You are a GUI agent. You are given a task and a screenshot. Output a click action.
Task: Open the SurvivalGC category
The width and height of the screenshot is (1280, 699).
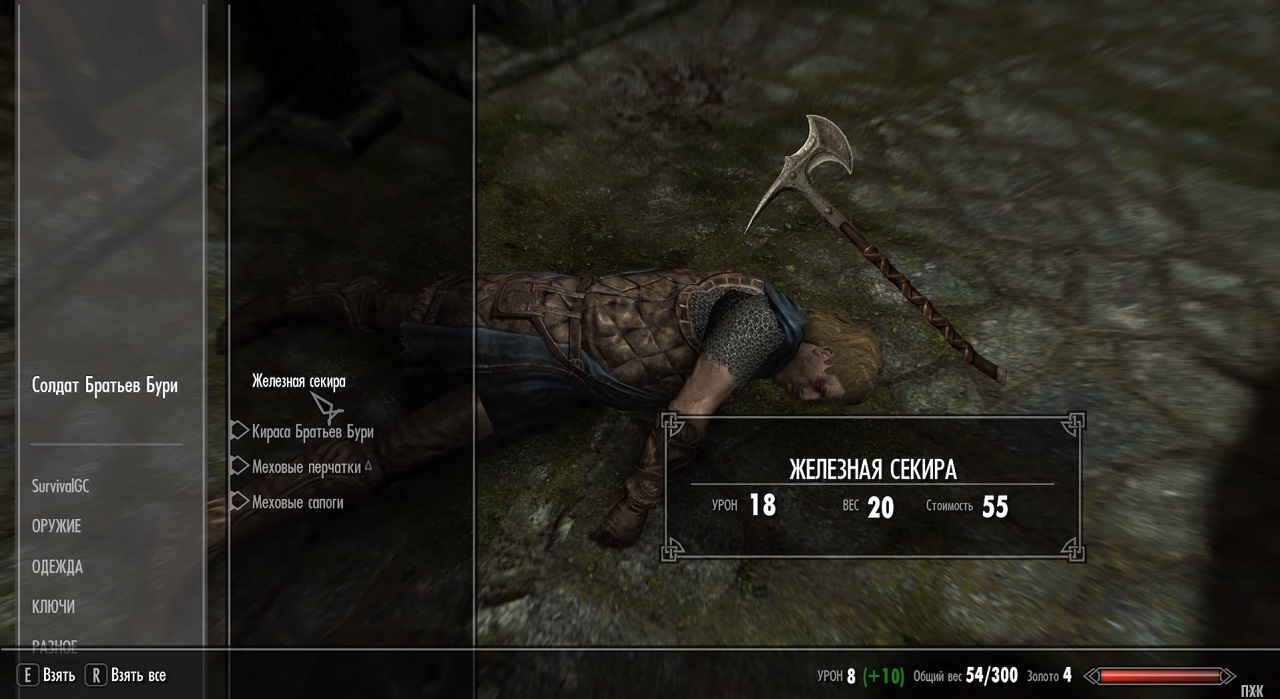coord(61,486)
